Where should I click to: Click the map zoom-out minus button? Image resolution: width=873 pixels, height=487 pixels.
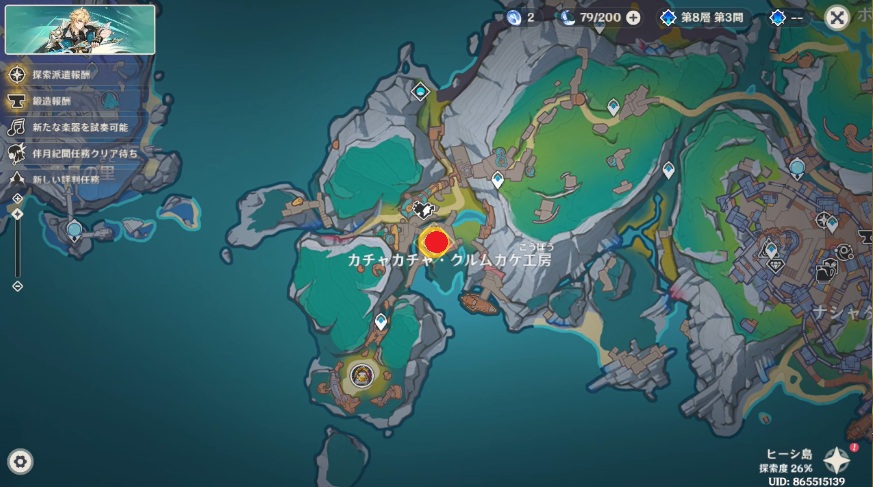17,287
